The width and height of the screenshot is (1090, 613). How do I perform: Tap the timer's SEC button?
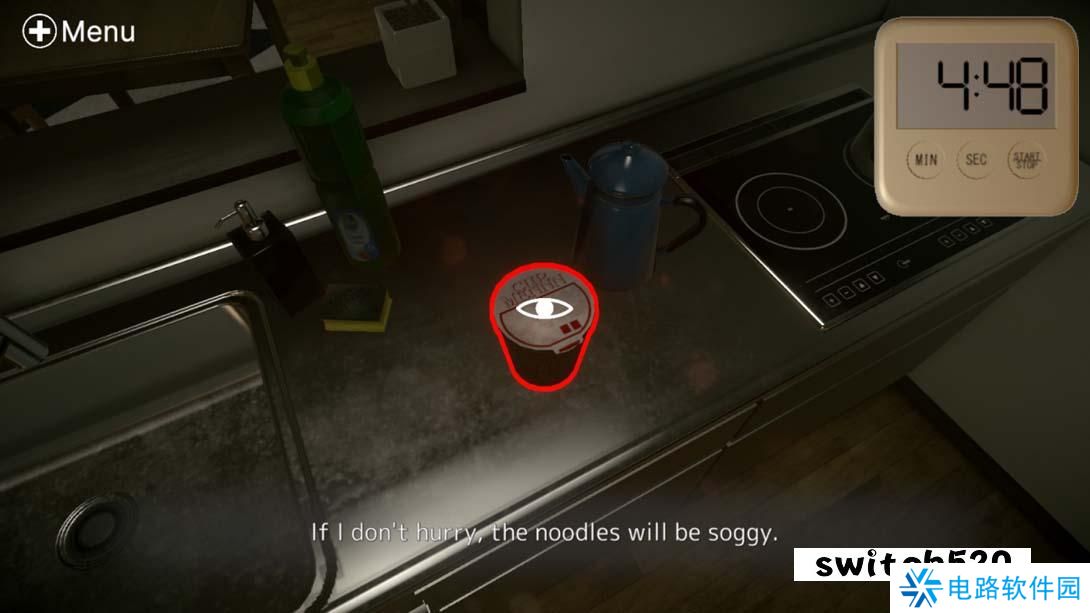[976, 160]
